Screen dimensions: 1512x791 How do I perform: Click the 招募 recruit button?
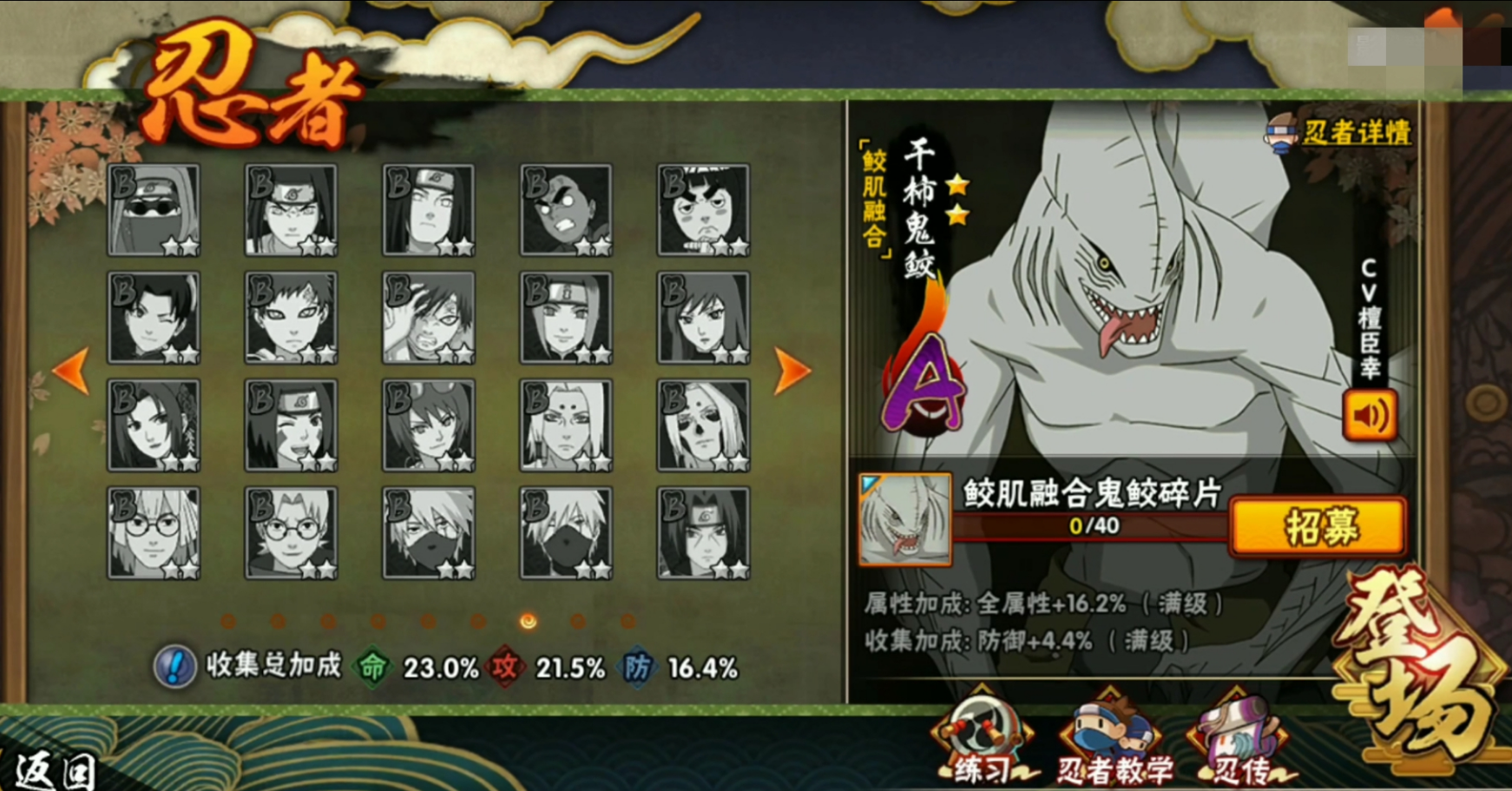point(1318,526)
